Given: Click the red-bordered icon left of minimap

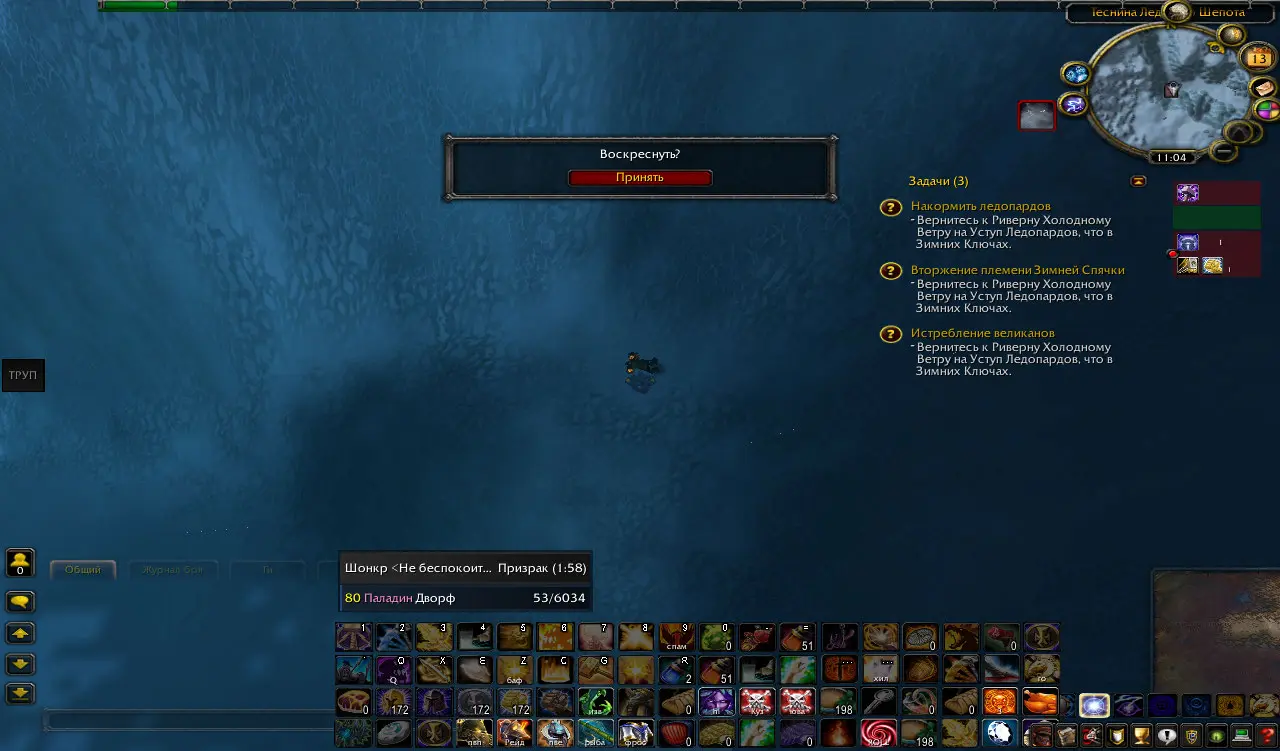Looking at the screenshot, I should tap(1036, 116).
